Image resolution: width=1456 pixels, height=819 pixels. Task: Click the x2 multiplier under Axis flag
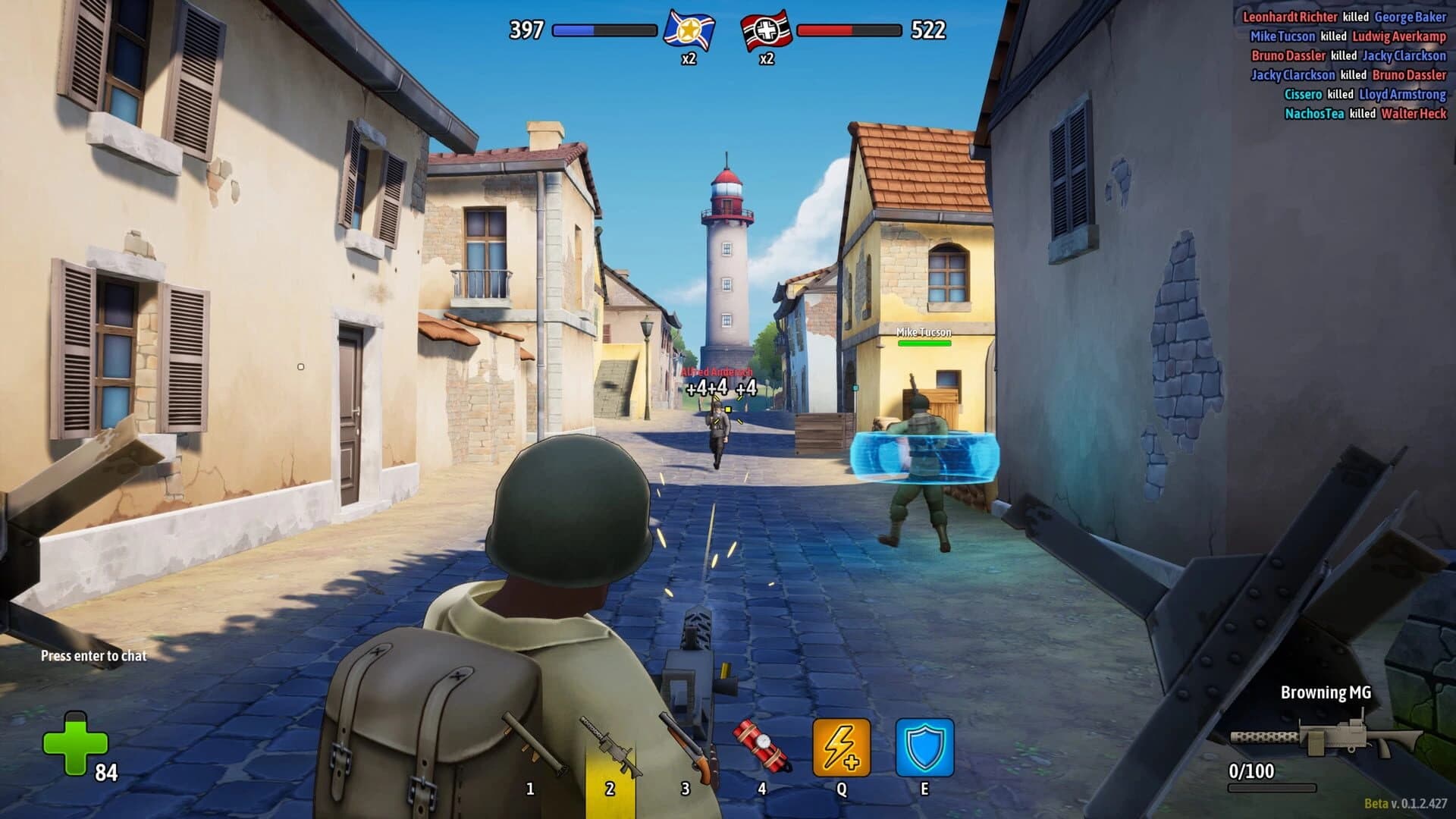[x=766, y=58]
